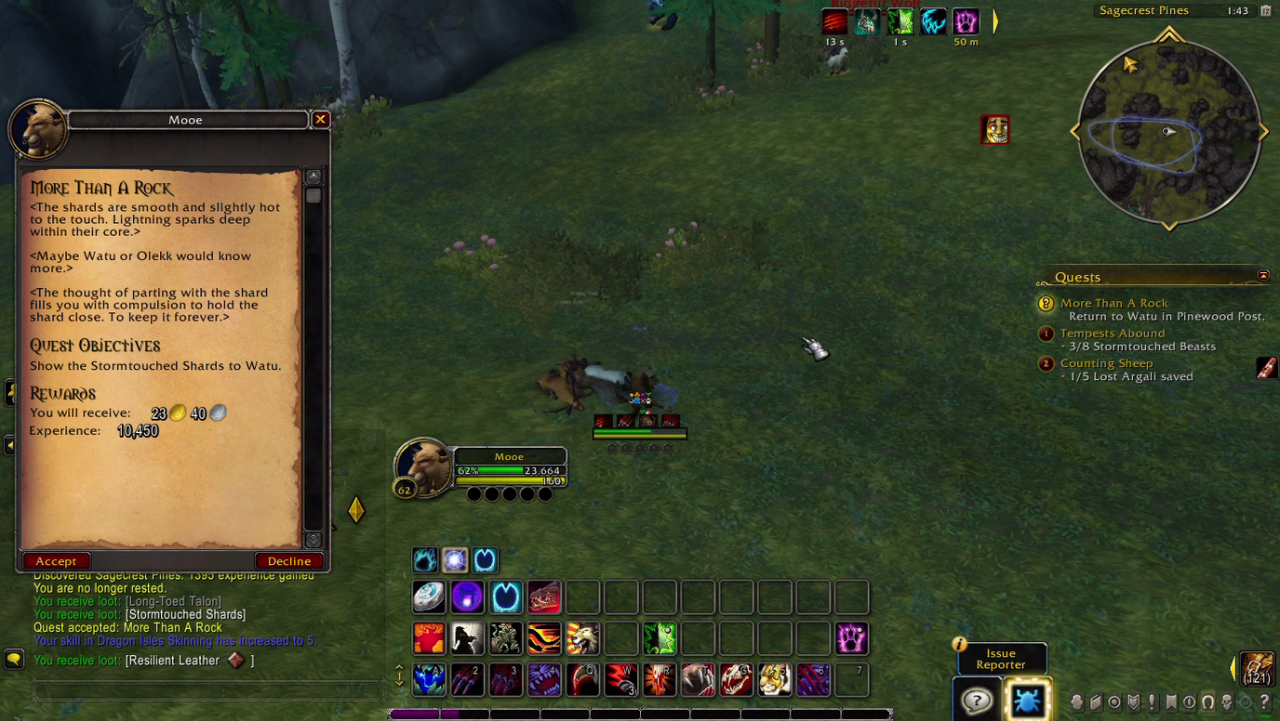Activate the tiger head ability
This screenshot has width=1280, height=721.
[774, 680]
